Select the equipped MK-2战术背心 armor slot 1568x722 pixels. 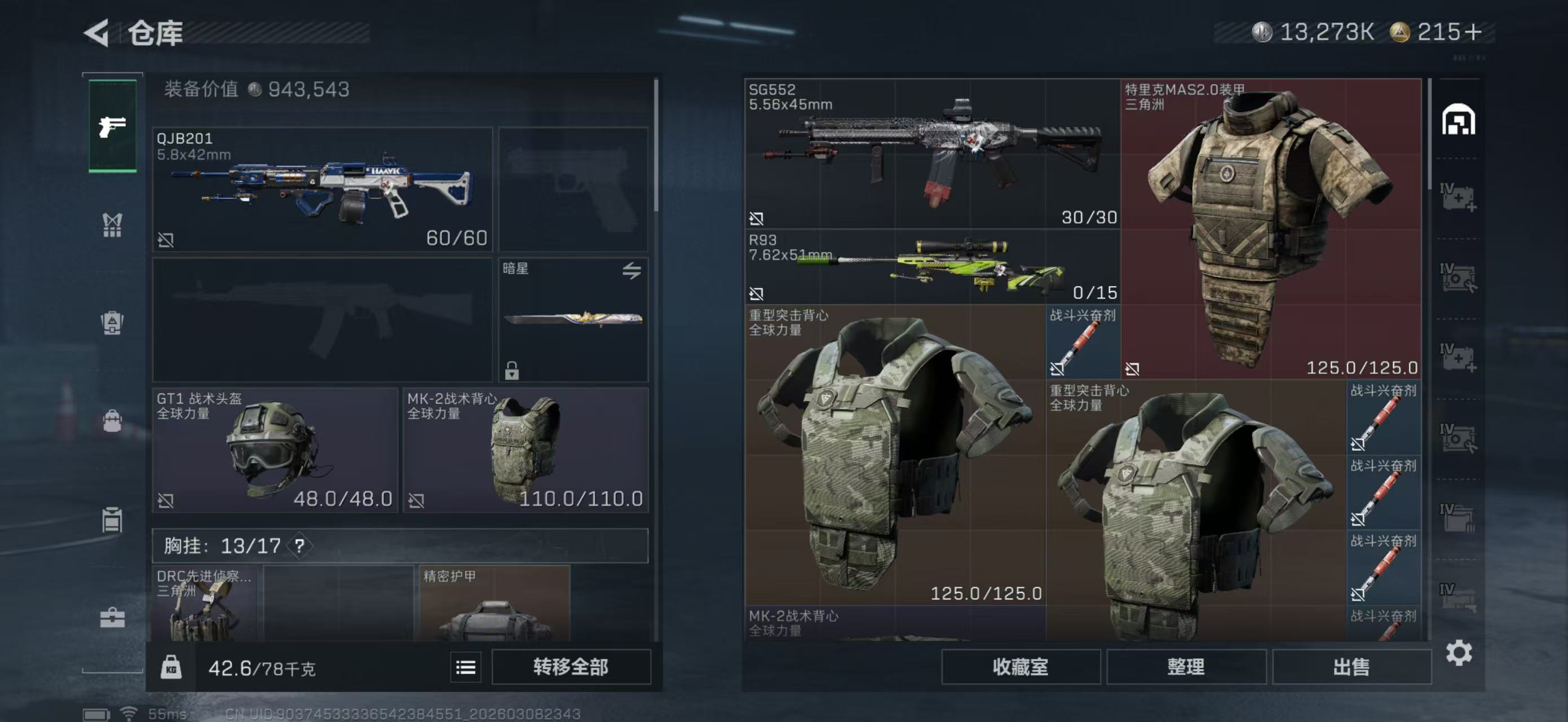click(x=525, y=450)
